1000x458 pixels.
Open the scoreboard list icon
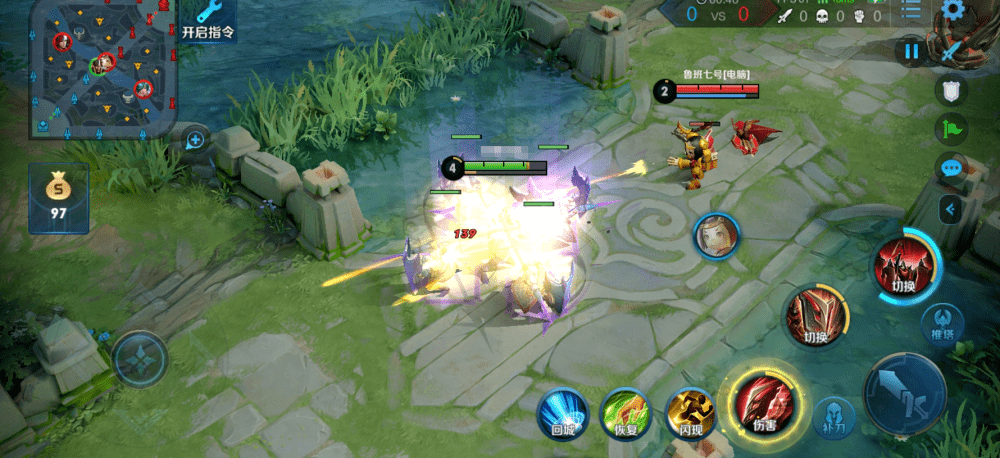tap(911, 11)
